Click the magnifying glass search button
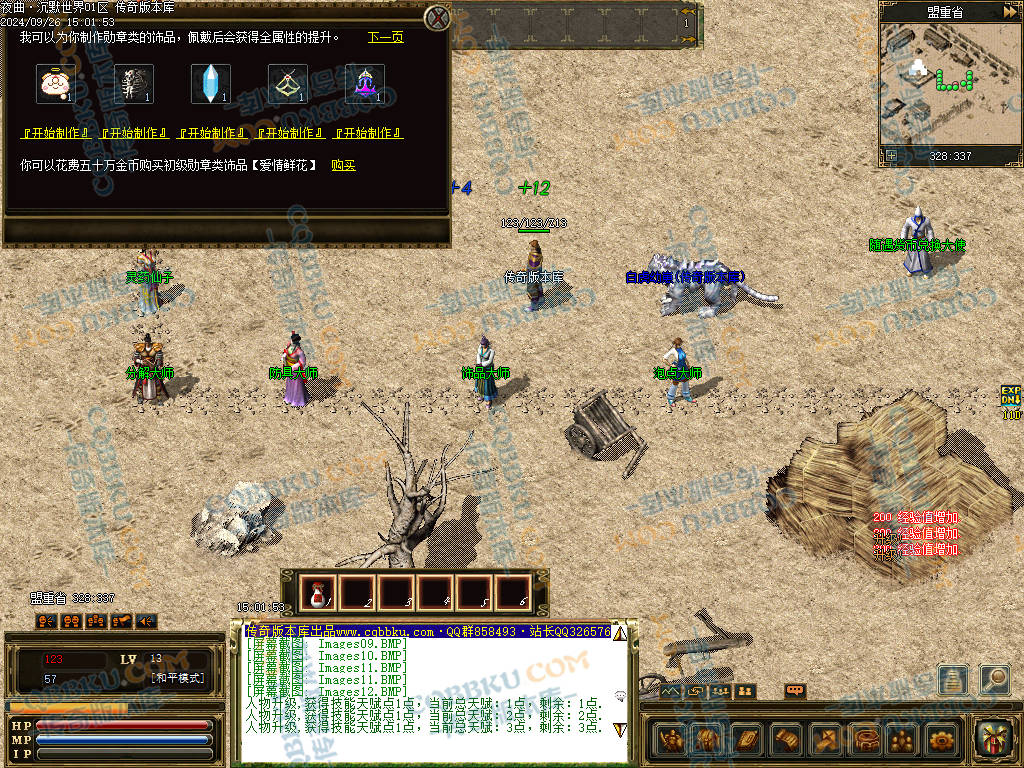Viewport: 1024px width, 768px height. (994, 679)
